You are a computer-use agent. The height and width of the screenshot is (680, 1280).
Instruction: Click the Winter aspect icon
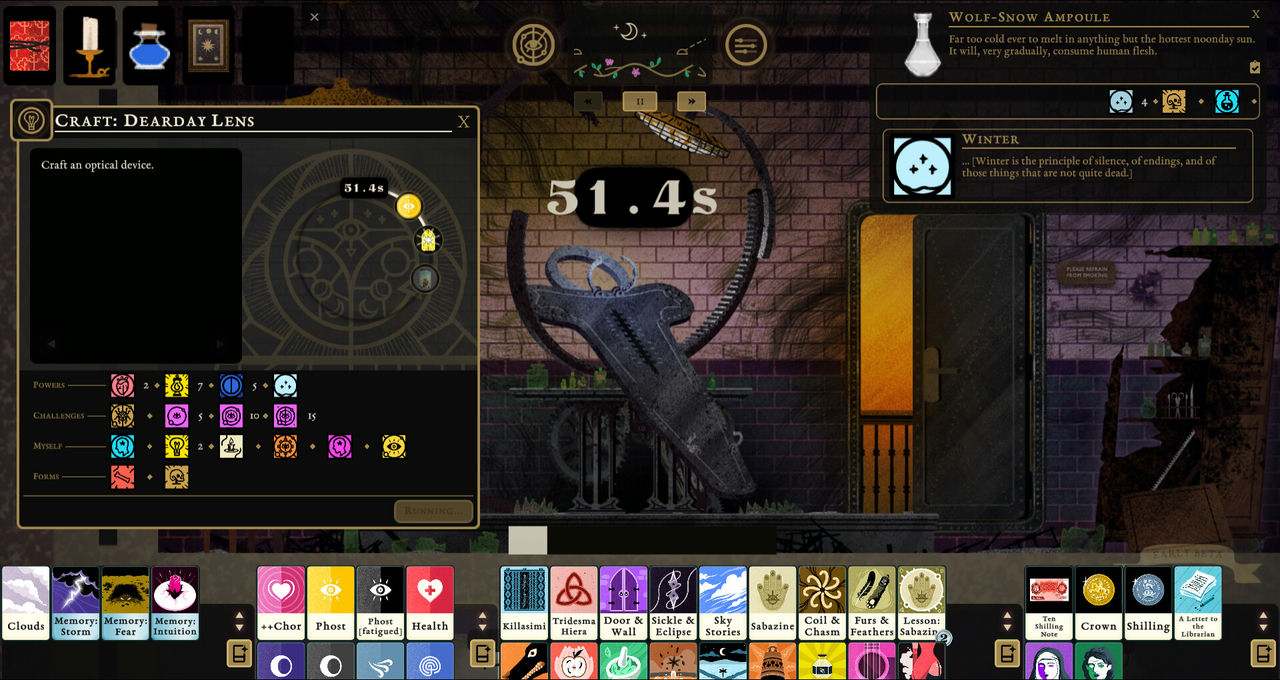(x=921, y=165)
